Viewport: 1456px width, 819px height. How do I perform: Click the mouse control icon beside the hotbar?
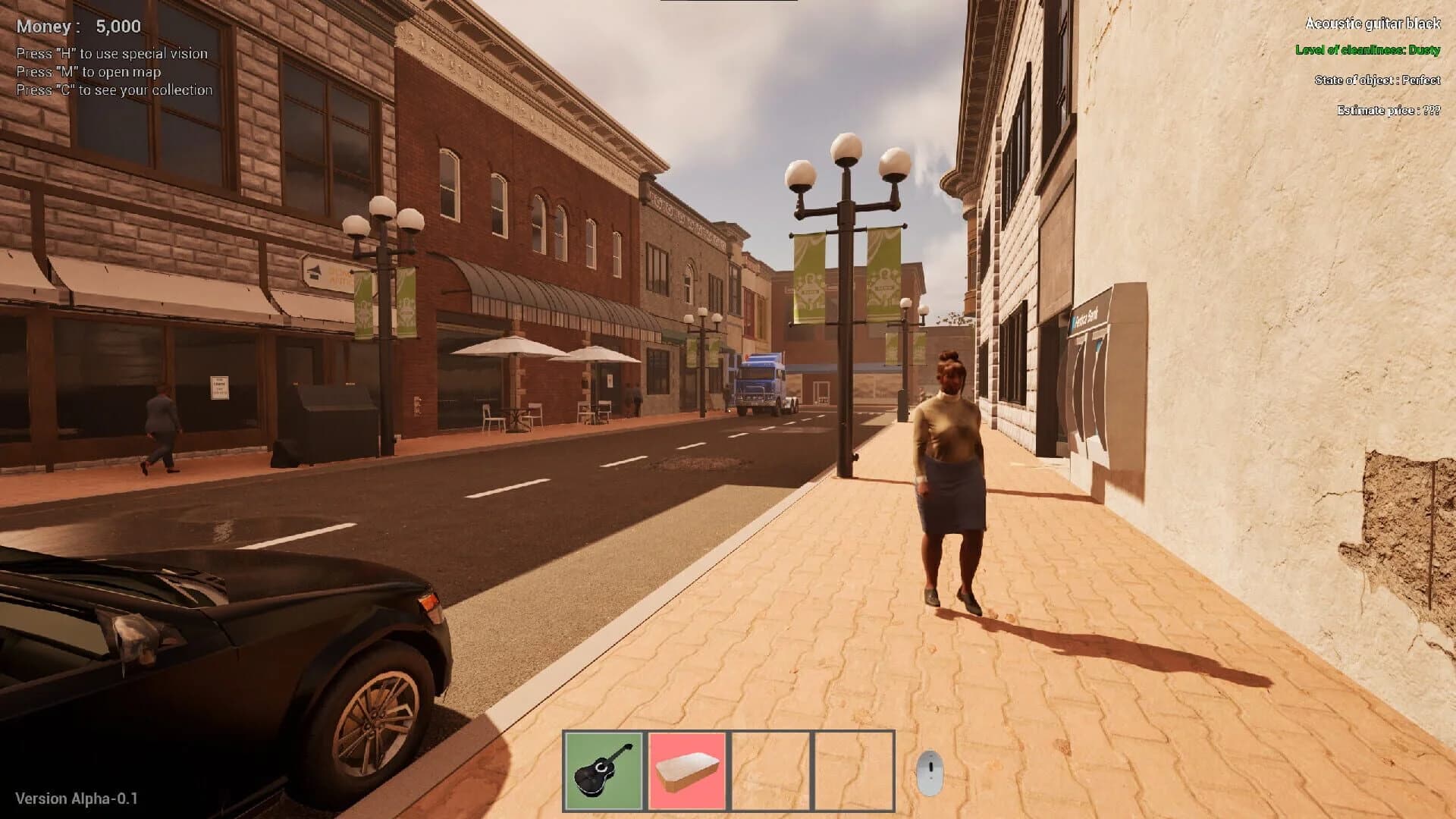pyautogui.click(x=929, y=770)
